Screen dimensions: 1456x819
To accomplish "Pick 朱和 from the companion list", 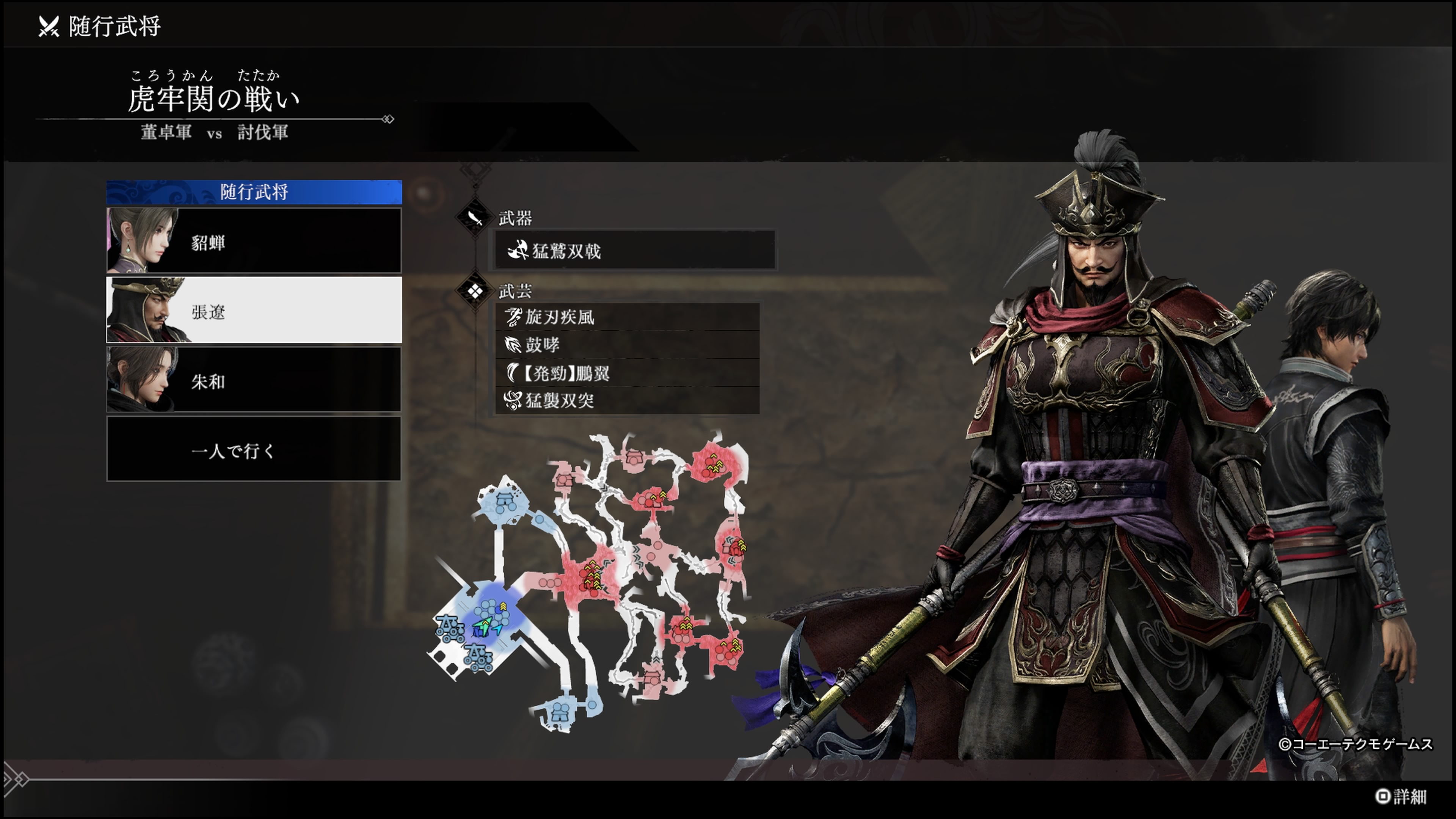I will (x=254, y=380).
